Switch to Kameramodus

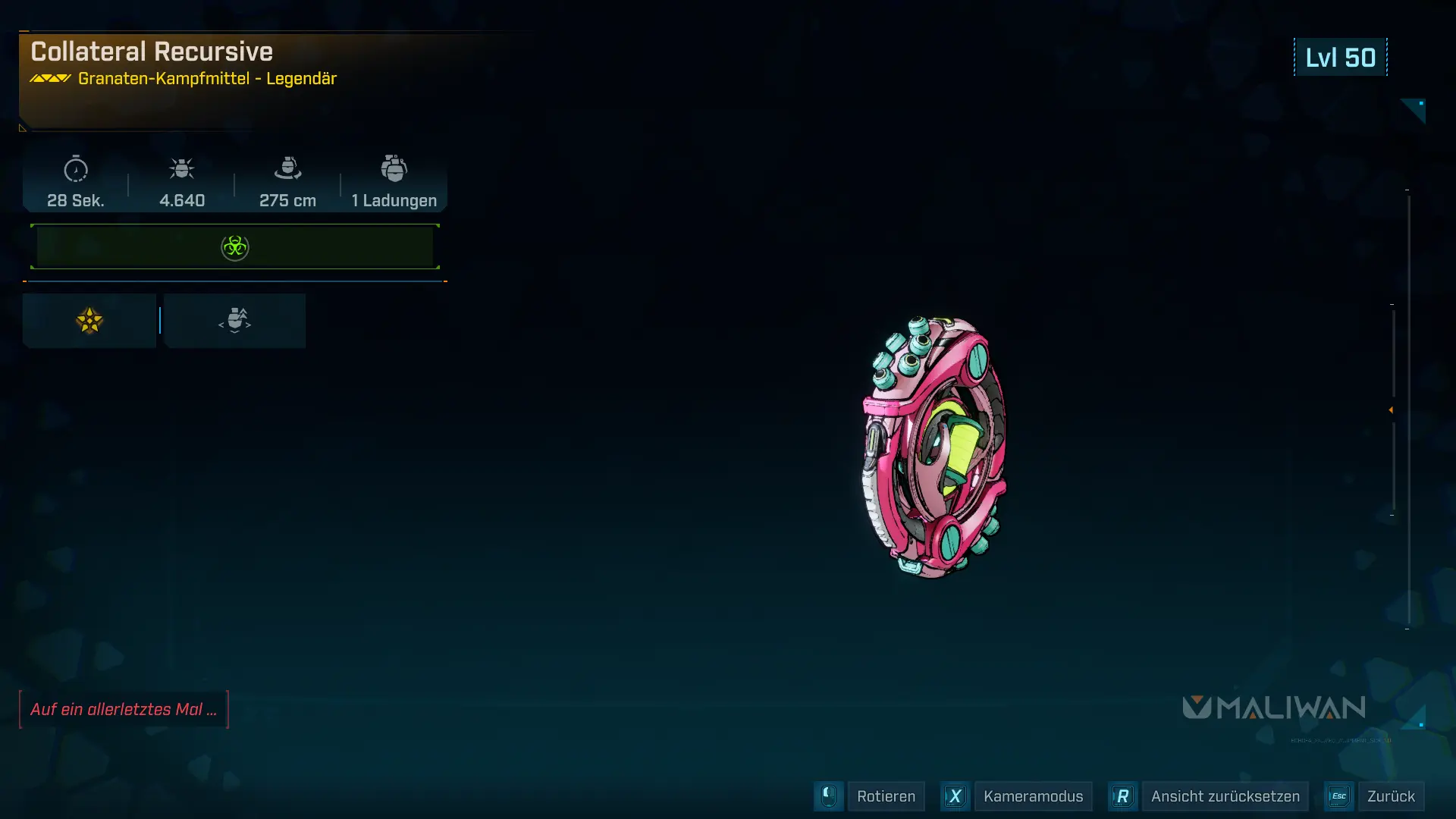pyautogui.click(x=1032, y=796)
